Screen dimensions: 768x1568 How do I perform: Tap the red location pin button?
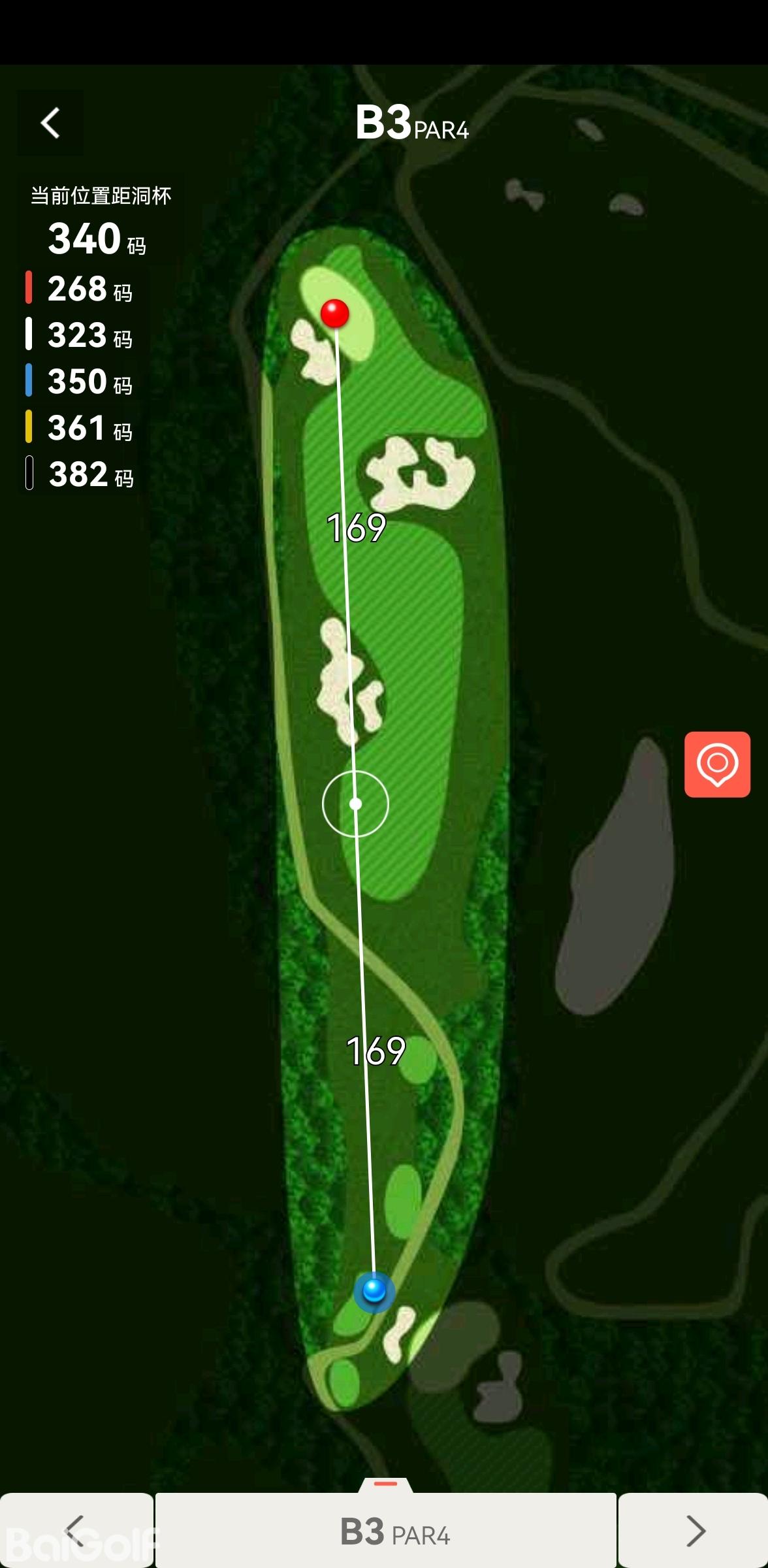click(x=717, y=764)
